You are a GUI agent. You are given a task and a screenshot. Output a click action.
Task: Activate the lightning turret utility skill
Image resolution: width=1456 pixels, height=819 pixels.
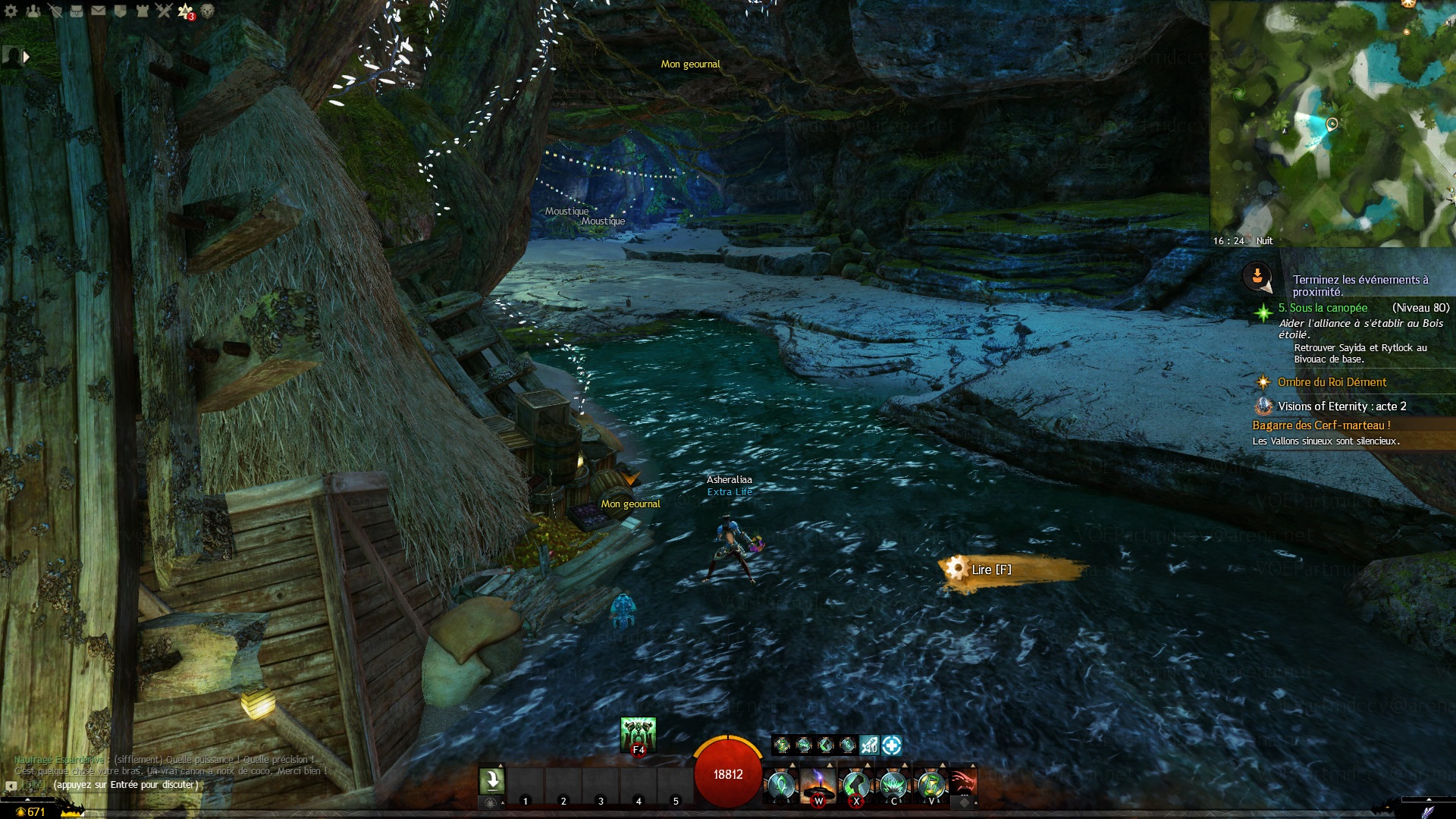pos(818,784)
